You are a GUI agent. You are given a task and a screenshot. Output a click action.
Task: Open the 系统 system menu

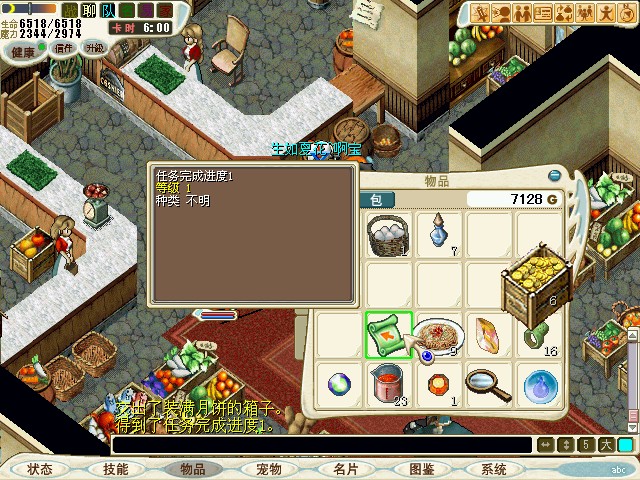point(493,468)
